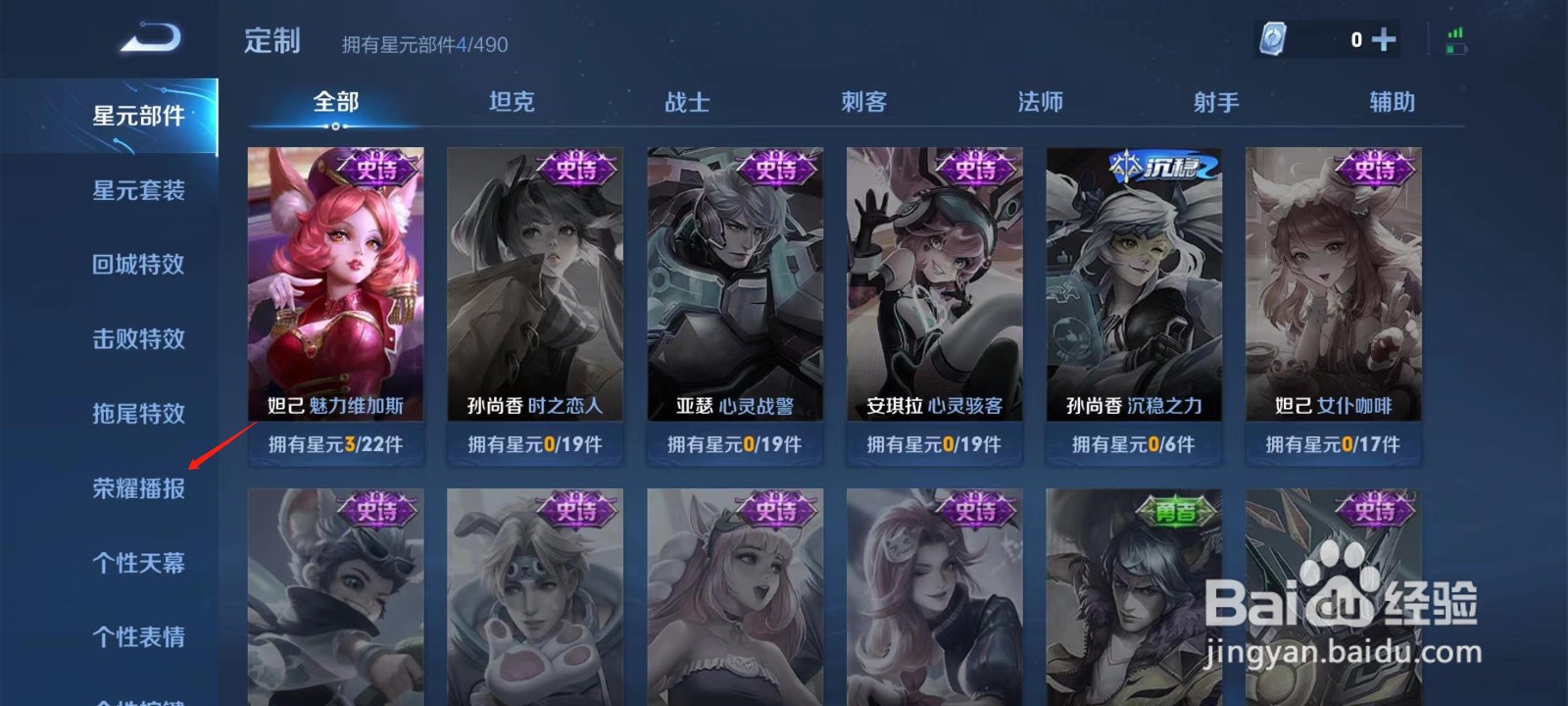Select 回城特效 from the sidebar
Viewport: 1568px width, 706px height.
pos(137,265)
